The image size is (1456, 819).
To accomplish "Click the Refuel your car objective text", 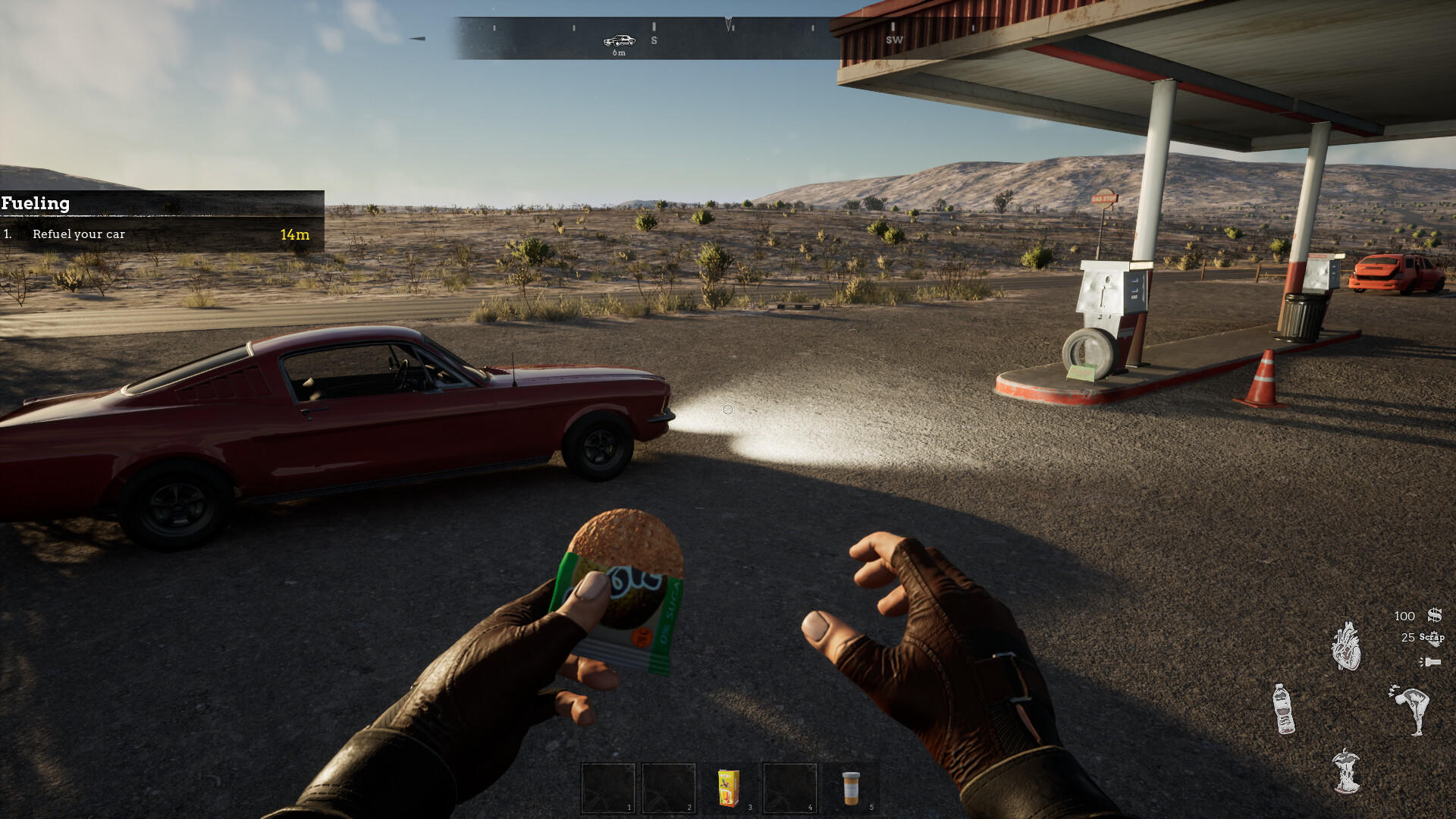I will 78,234.
